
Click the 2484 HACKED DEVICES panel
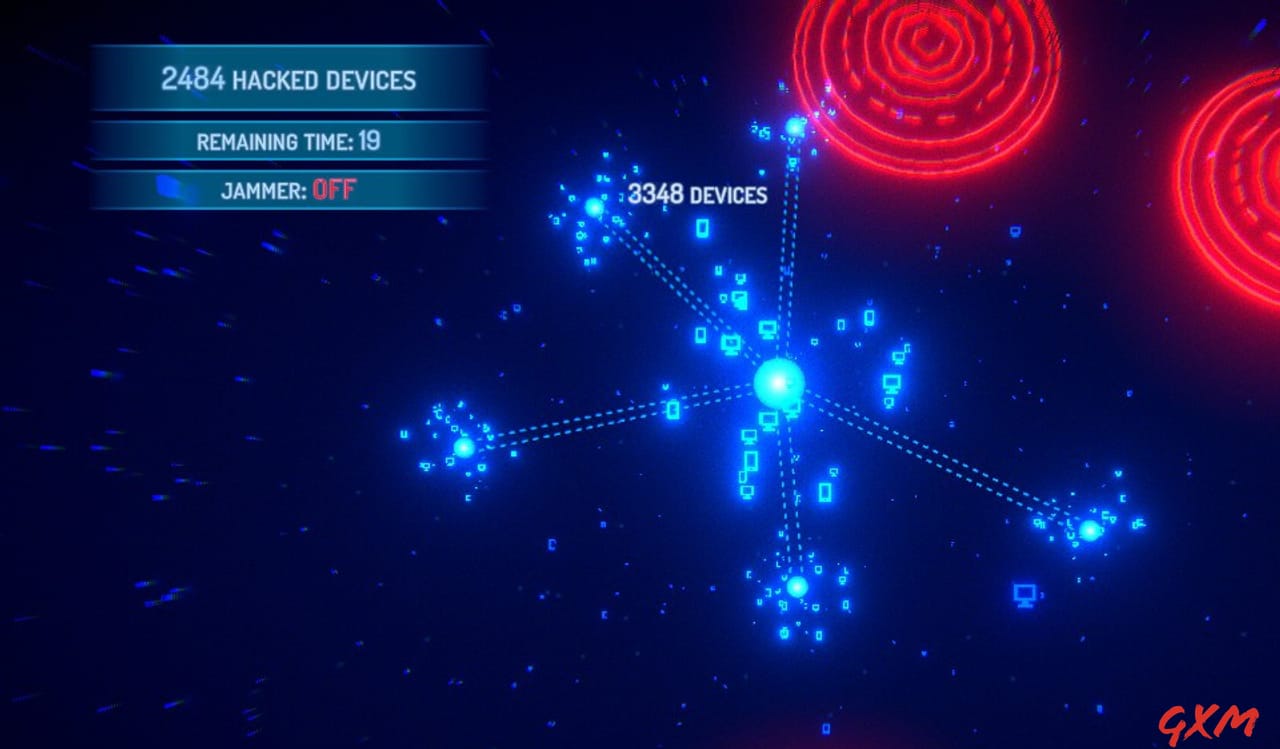290,79
